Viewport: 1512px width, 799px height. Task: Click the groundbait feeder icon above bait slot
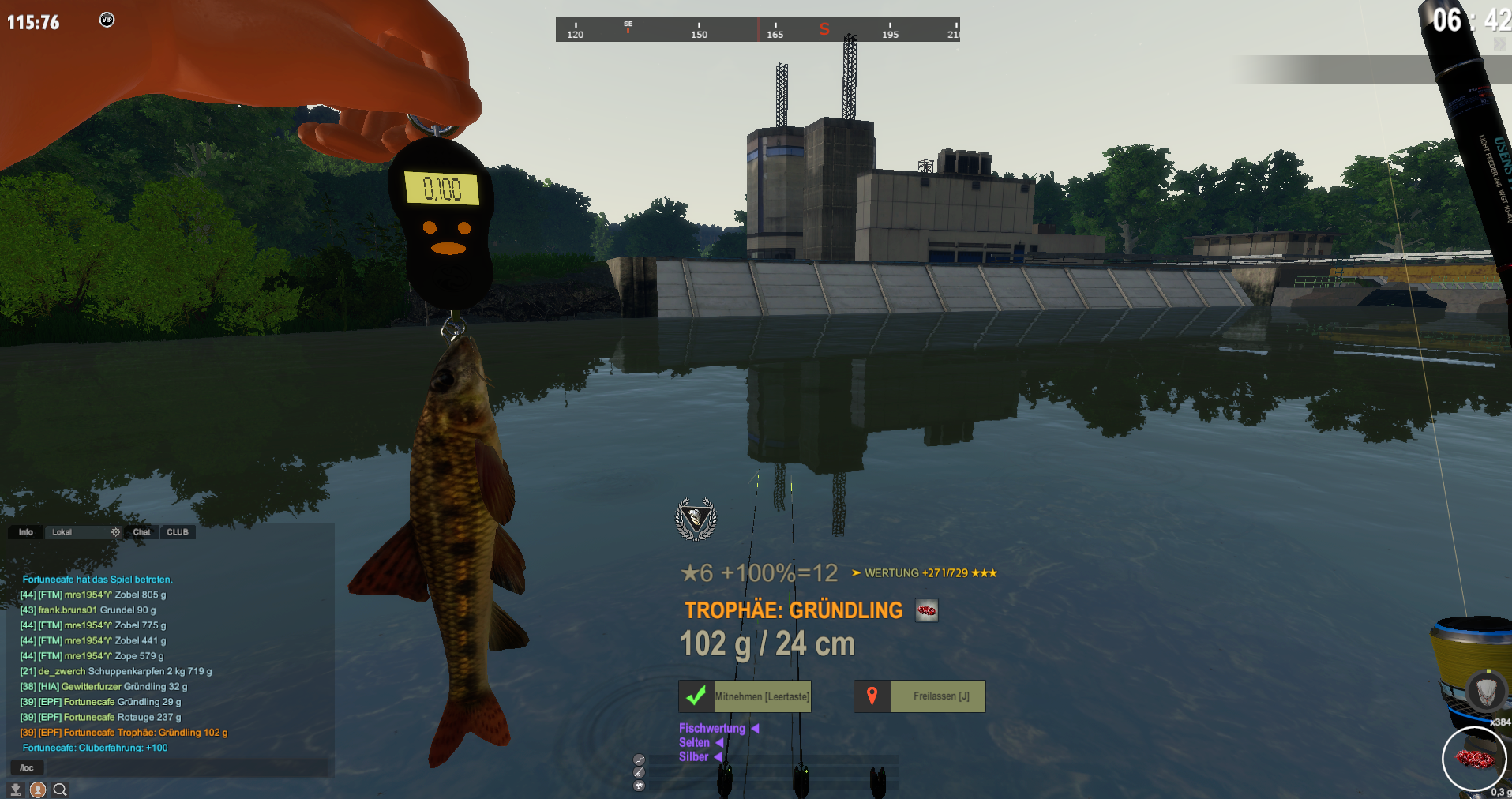1486,692
